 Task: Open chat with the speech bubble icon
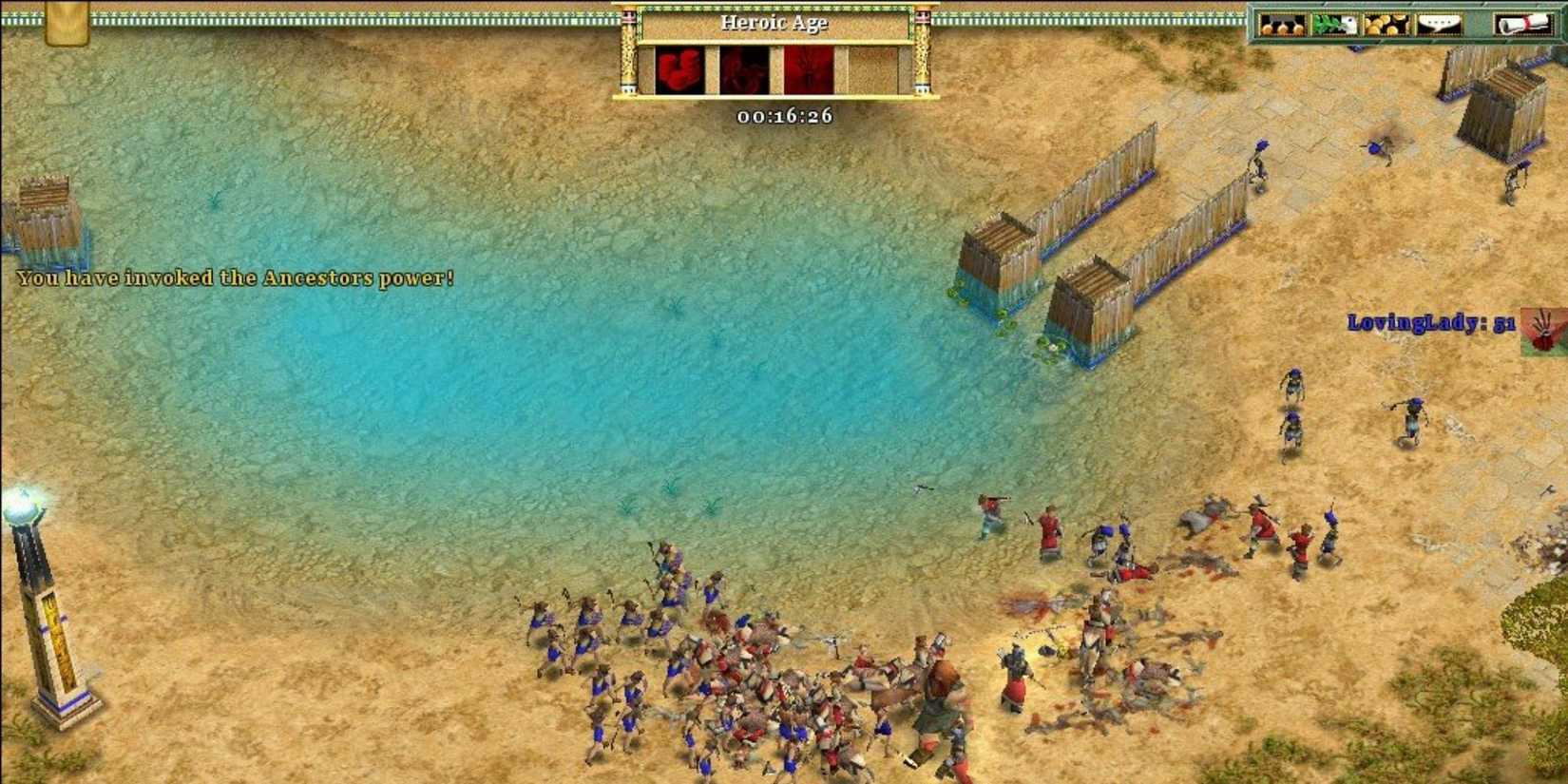[x=1437, y=24]
